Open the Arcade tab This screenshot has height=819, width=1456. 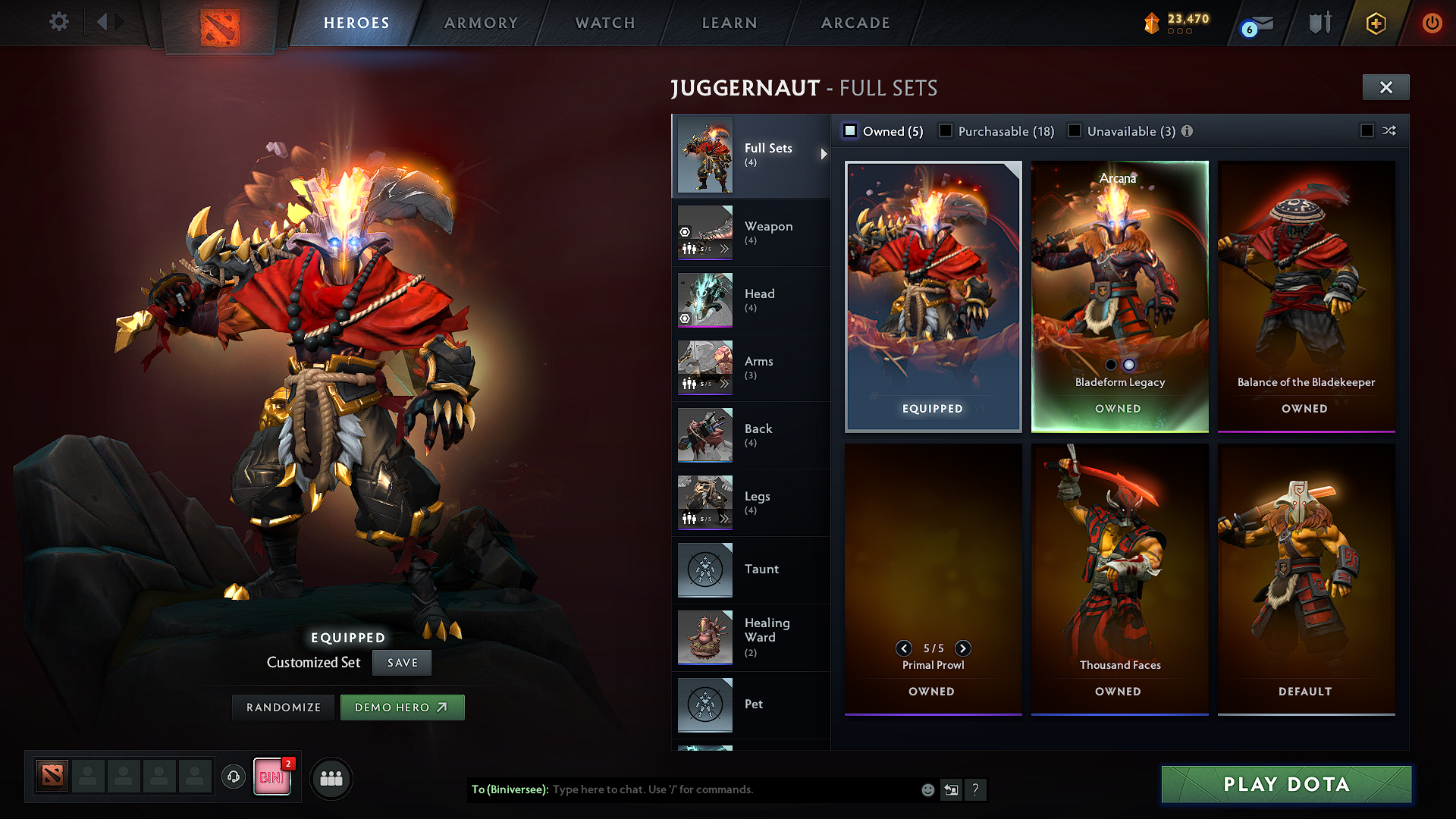coord(855,23)
